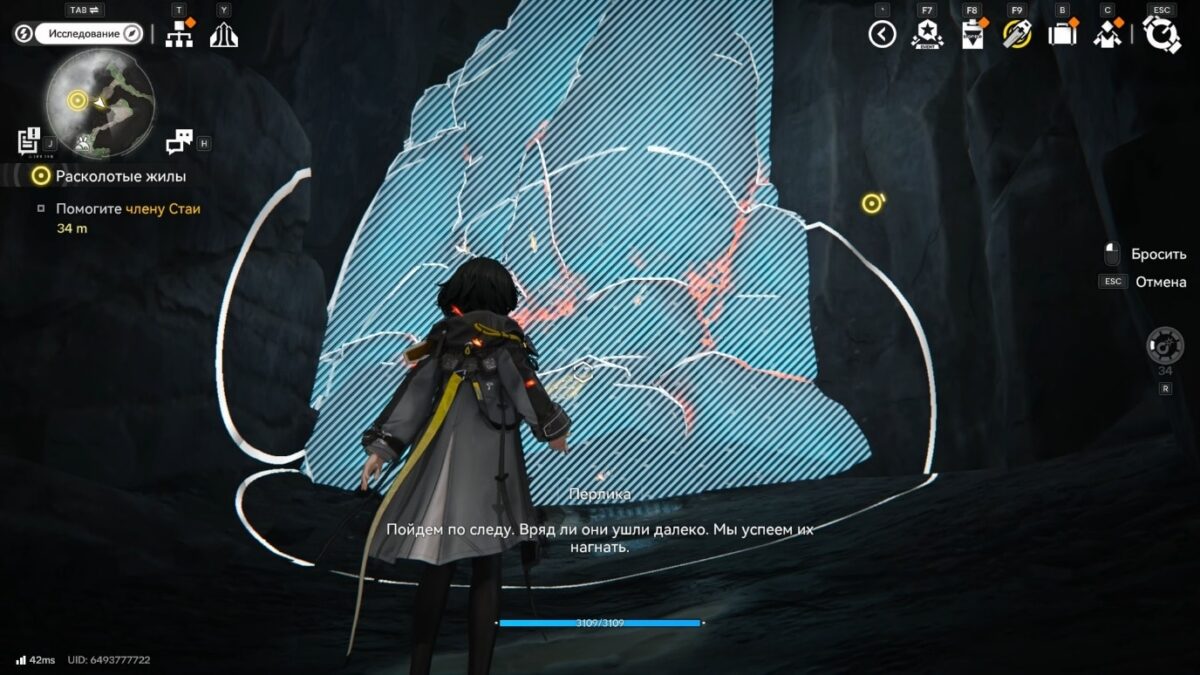Open the suitcase backpack inventory
Viewport: 1200px width, 675px height.
point(1061,34)
